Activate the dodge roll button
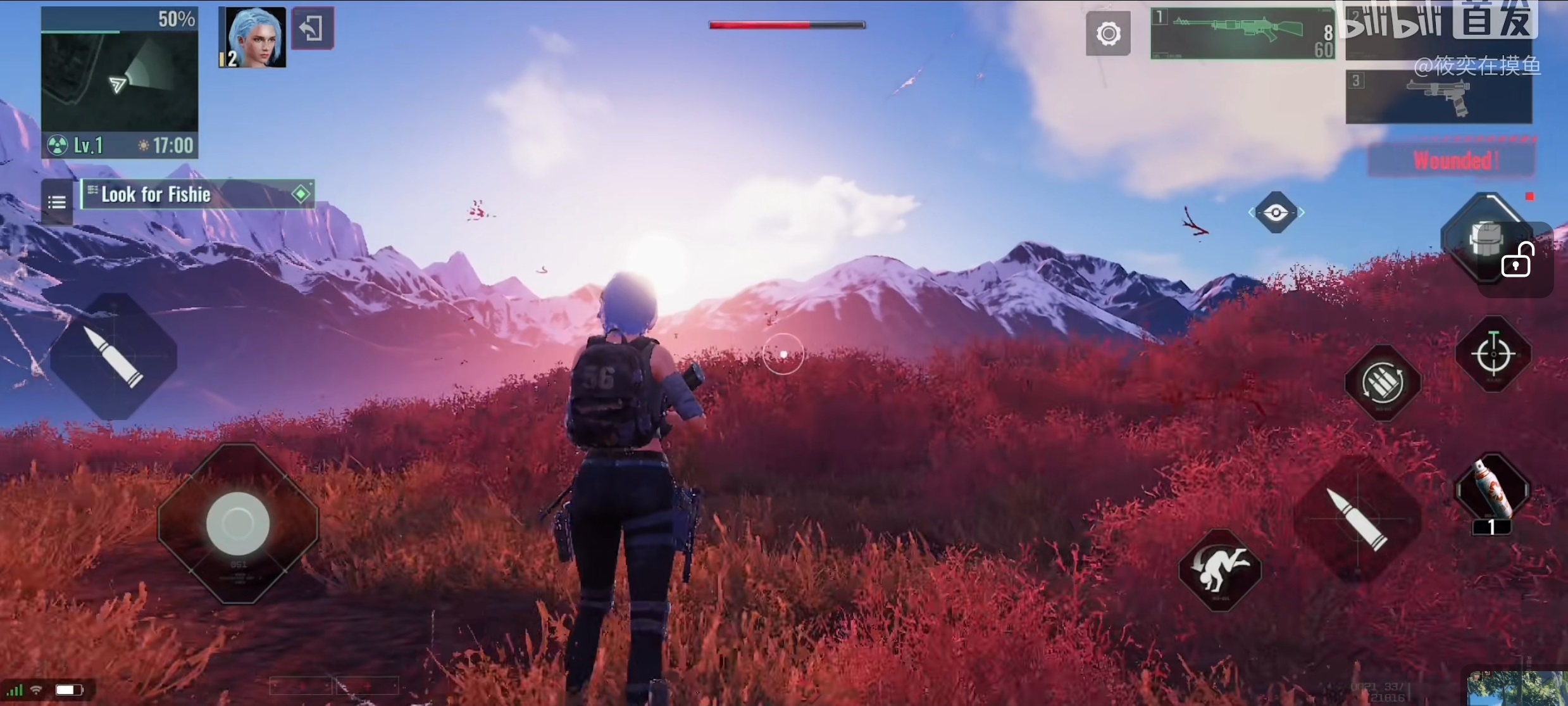 click(x=1219, y=570)
